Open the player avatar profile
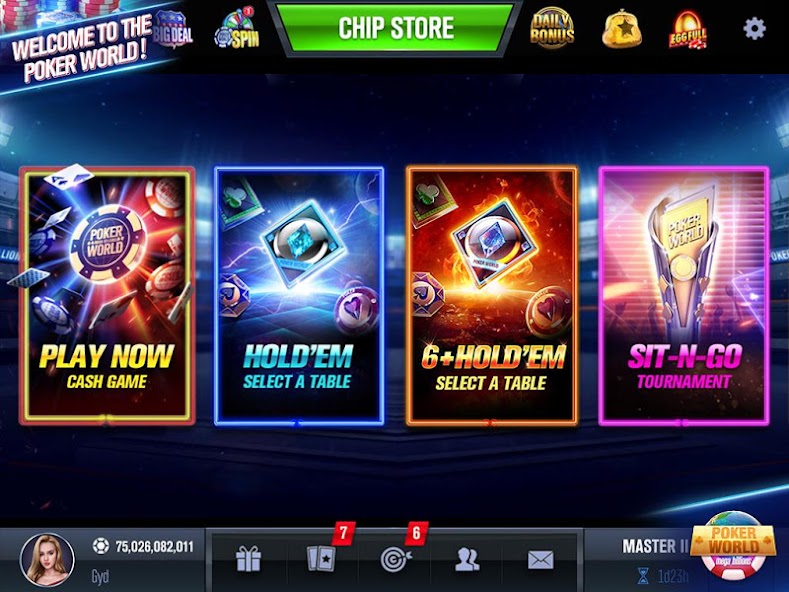 (x=48, y=559)
